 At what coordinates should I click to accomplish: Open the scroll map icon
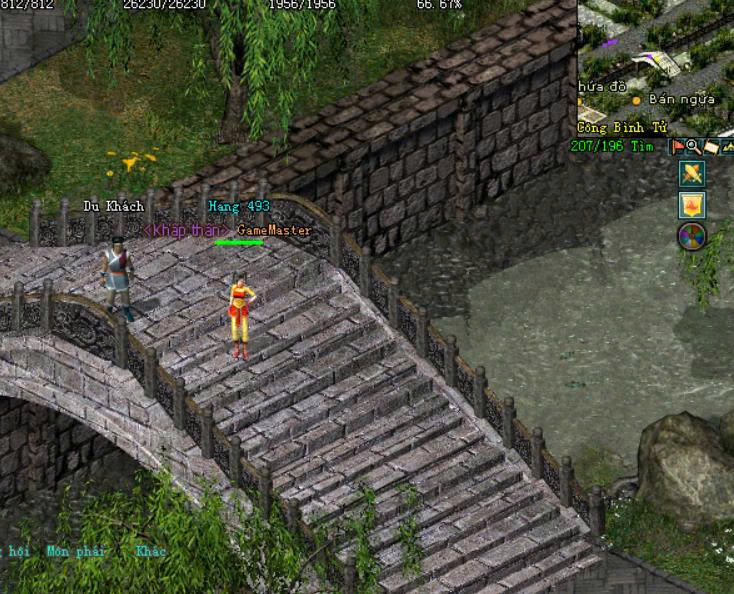(710, 147)
